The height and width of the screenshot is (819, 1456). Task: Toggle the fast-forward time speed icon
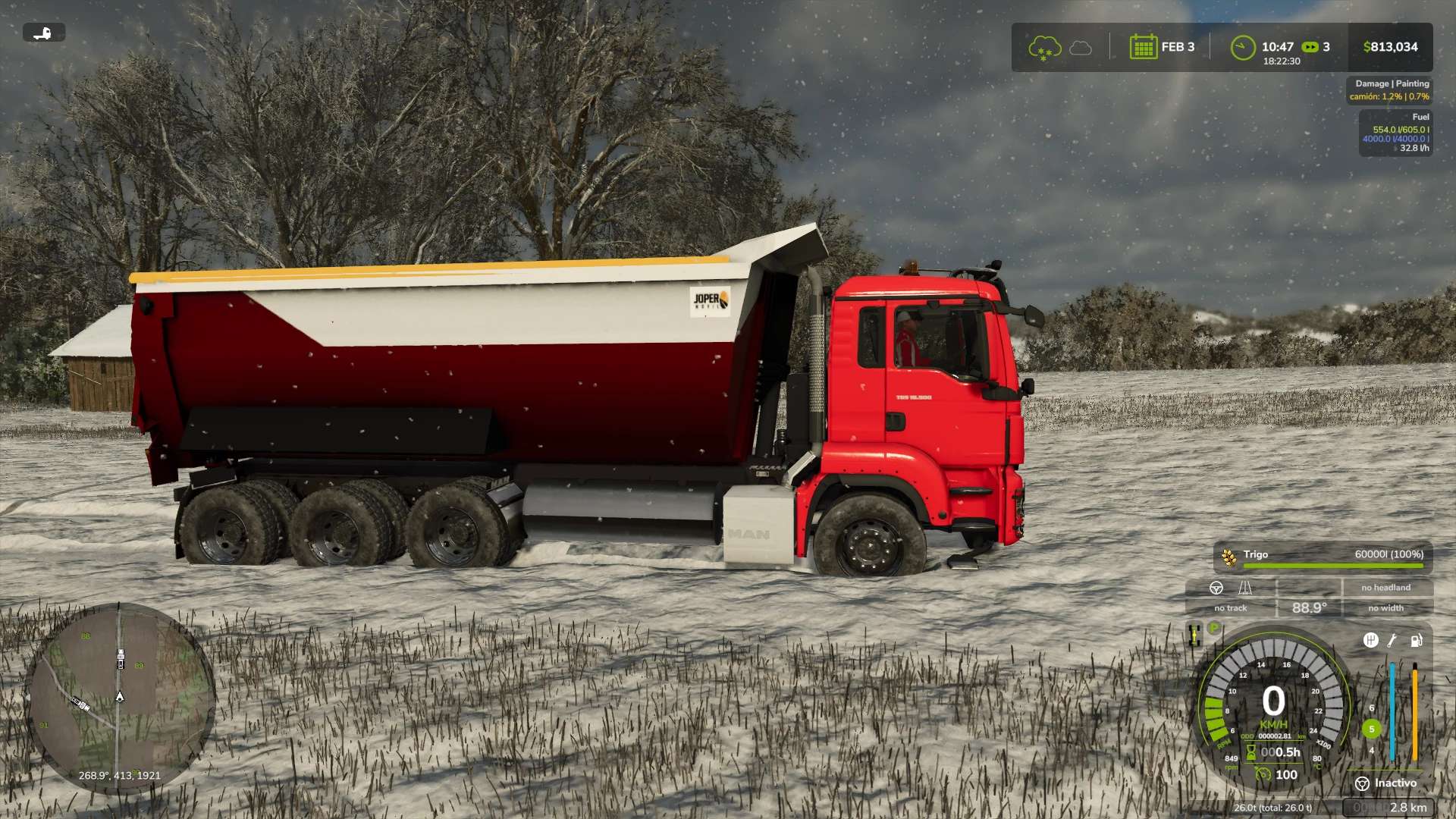(1310, 47)
